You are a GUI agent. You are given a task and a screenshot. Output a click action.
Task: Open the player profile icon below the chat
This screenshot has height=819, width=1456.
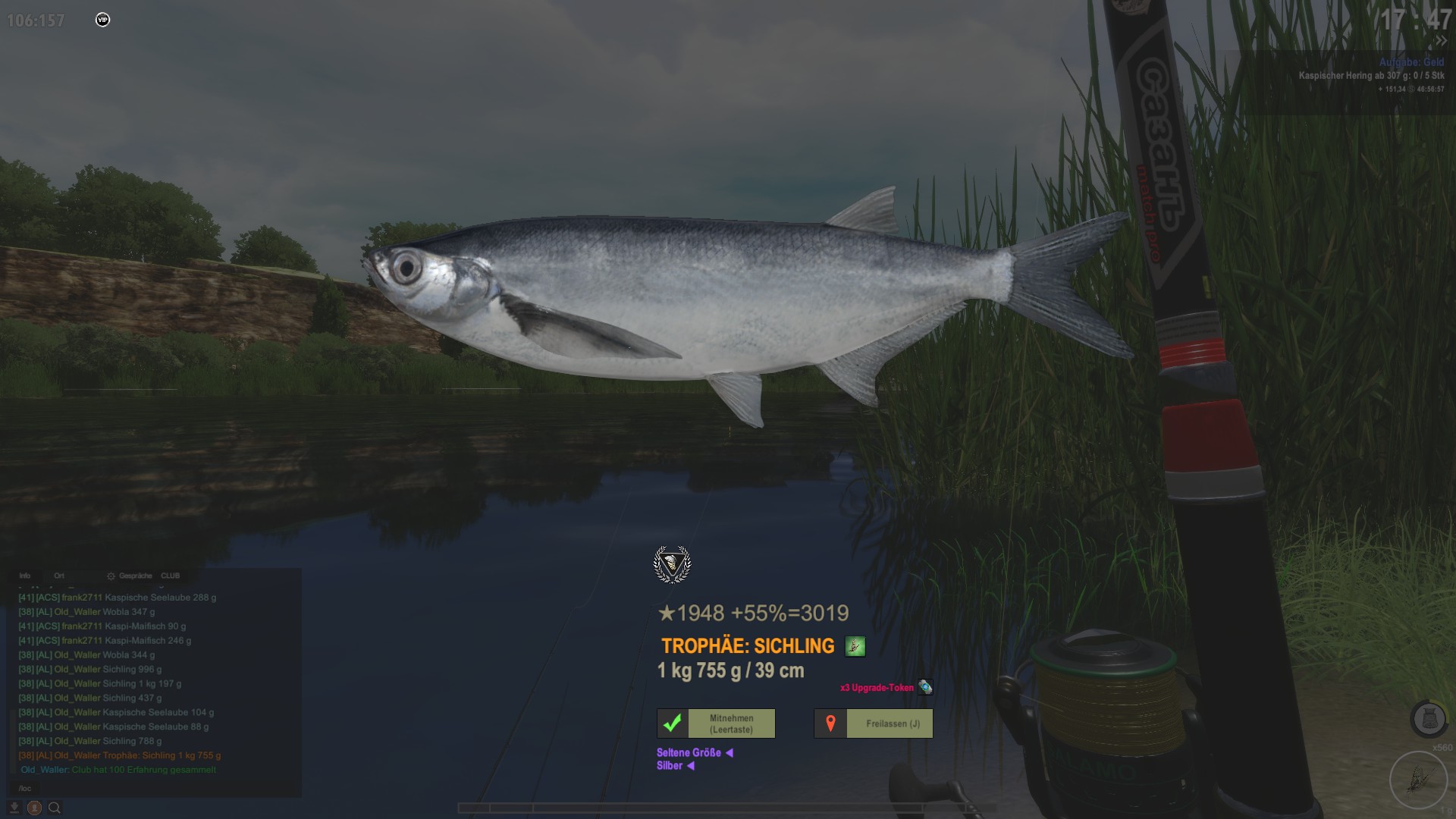[34, 808]
